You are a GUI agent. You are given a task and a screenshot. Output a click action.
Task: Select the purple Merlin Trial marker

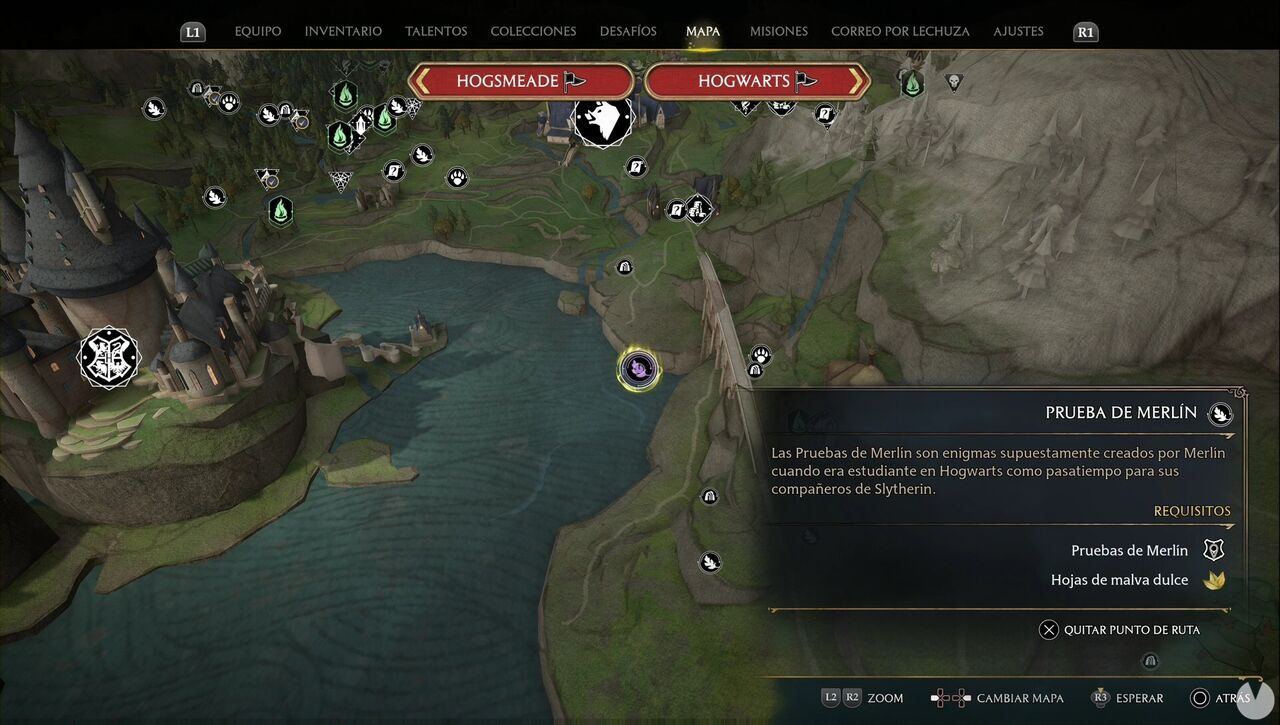pyautogui.click(x=638, y=368)
